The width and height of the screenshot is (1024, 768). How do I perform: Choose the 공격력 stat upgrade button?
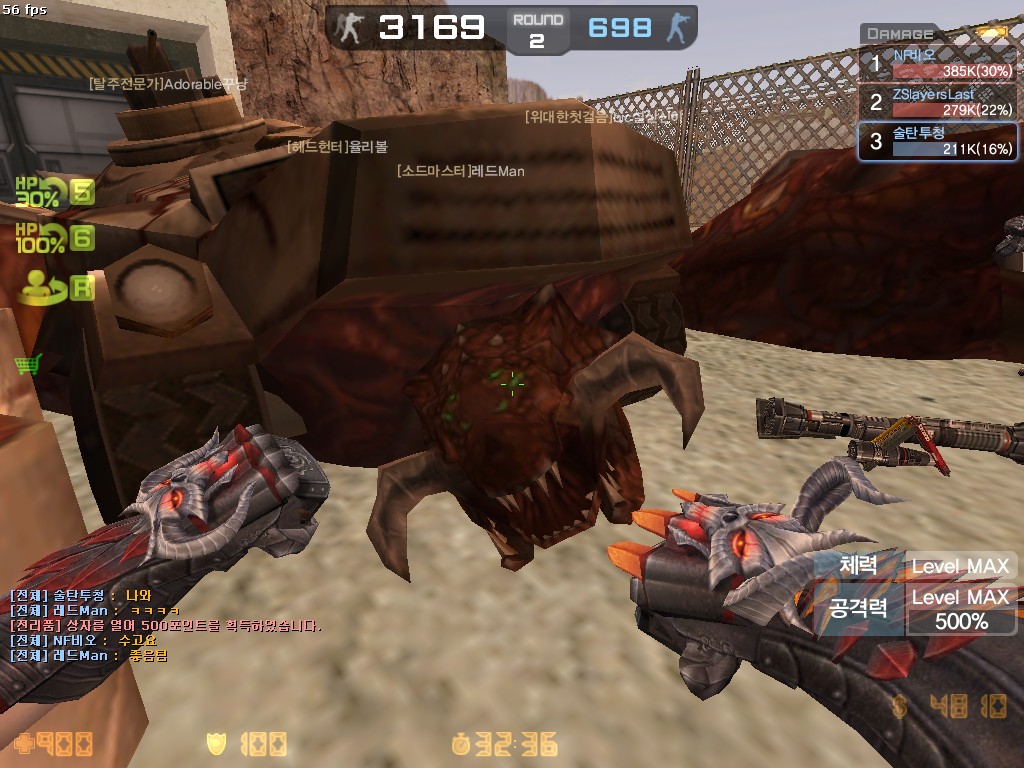click(x=859, y=608)
